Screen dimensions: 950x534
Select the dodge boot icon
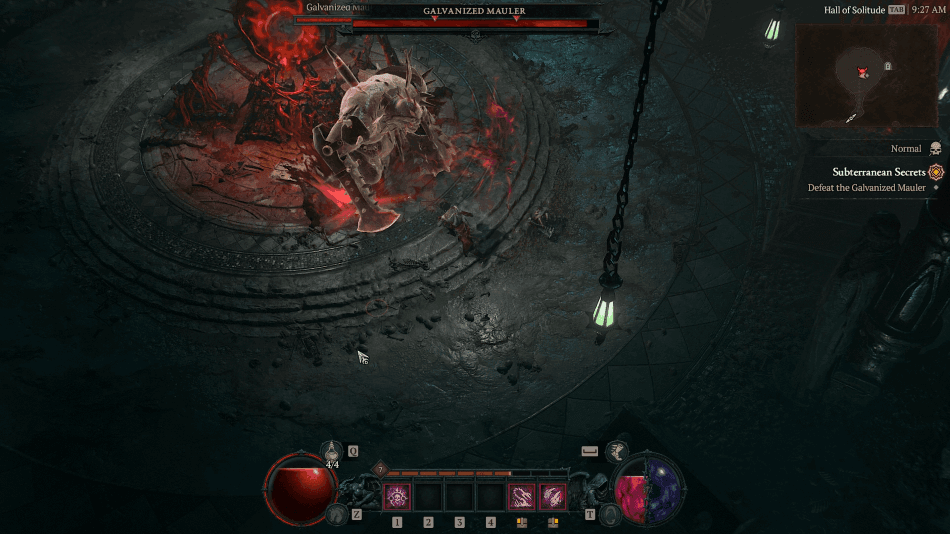tap(619, 451)
